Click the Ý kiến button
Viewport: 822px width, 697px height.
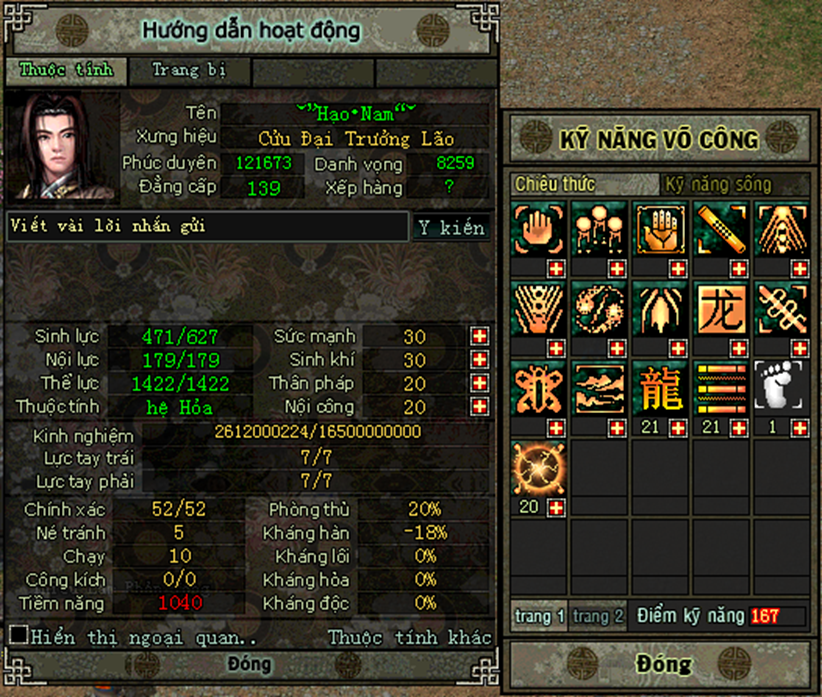pos(451,228)
